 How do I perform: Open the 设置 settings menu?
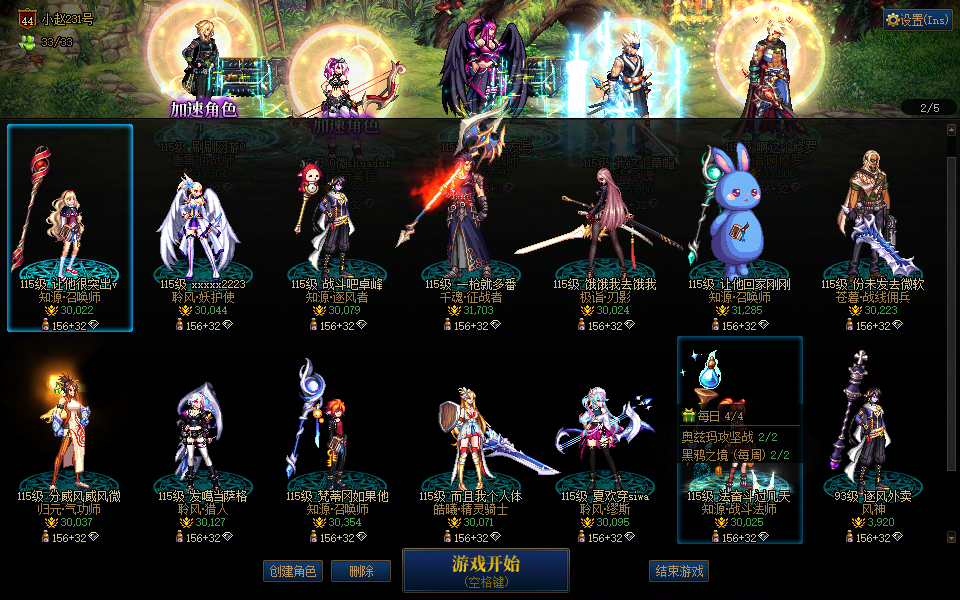917,19
